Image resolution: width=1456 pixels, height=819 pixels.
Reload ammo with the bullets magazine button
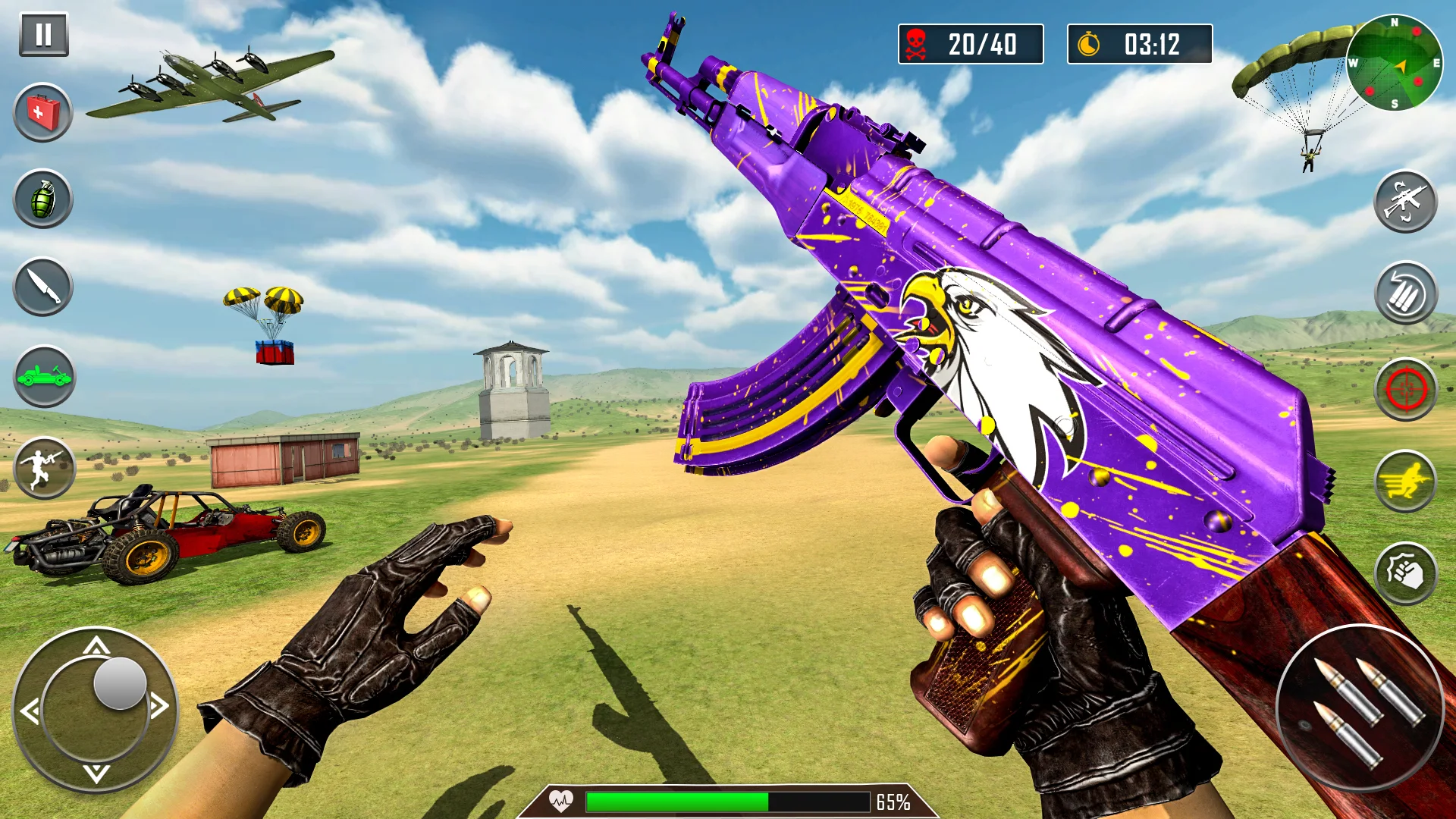(x=1405, y=293)
